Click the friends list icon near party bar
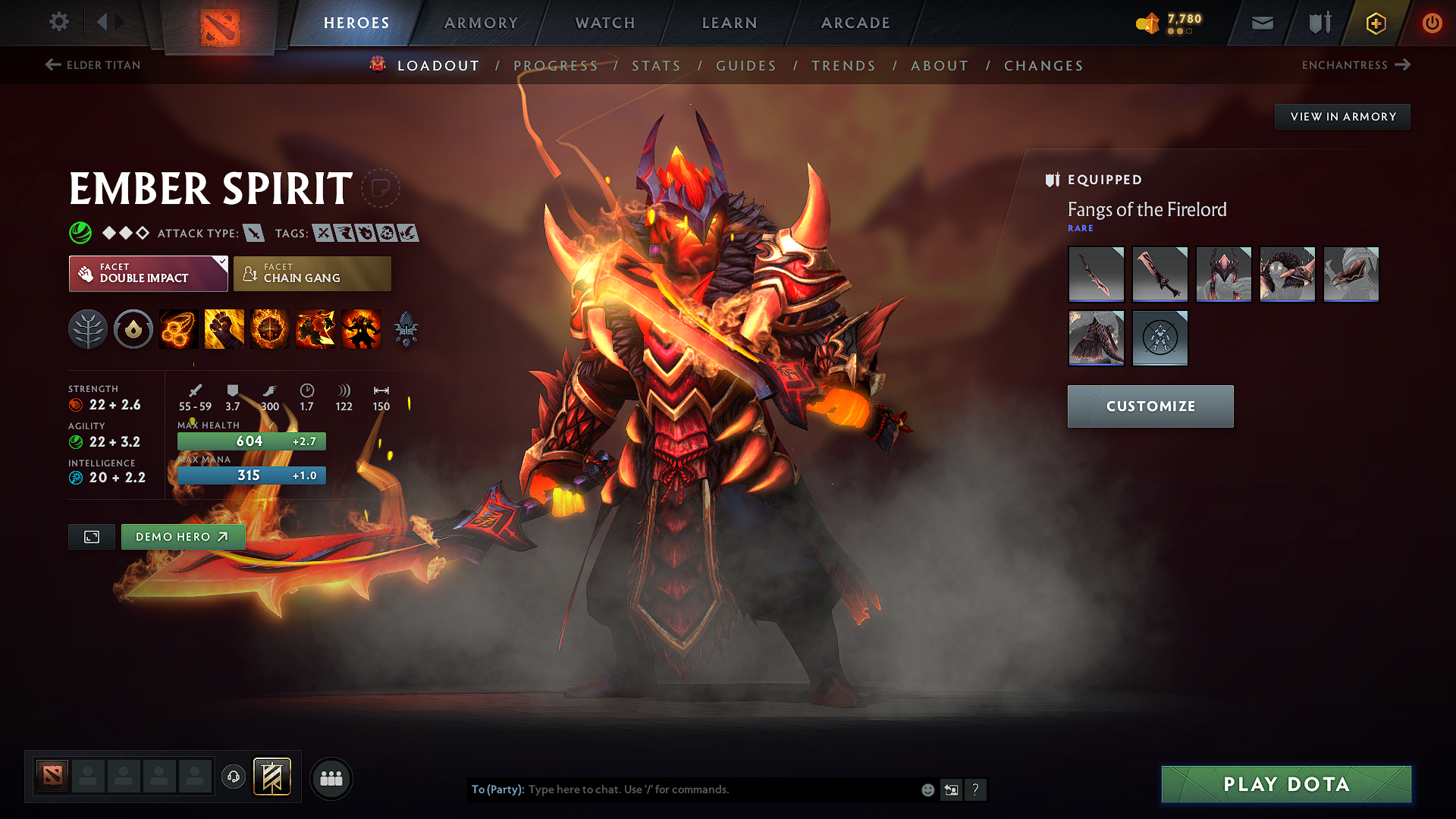1456x819 pixels. pyautogui.click(x=331, y=779)
